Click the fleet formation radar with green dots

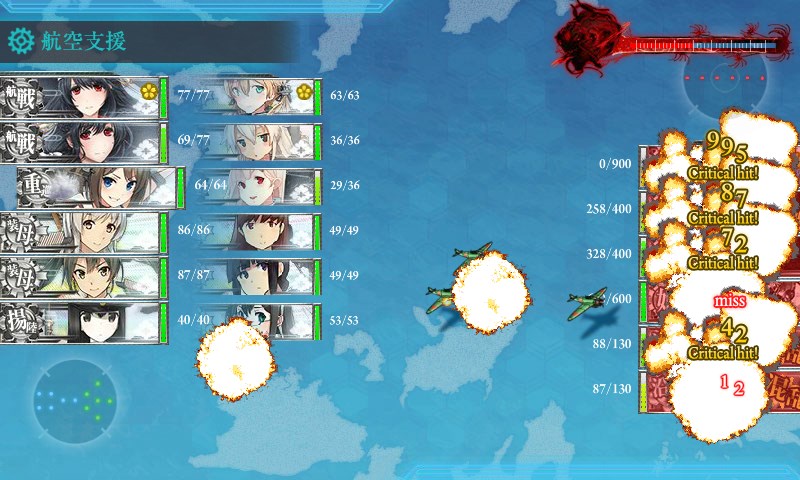tap(73, 398)
